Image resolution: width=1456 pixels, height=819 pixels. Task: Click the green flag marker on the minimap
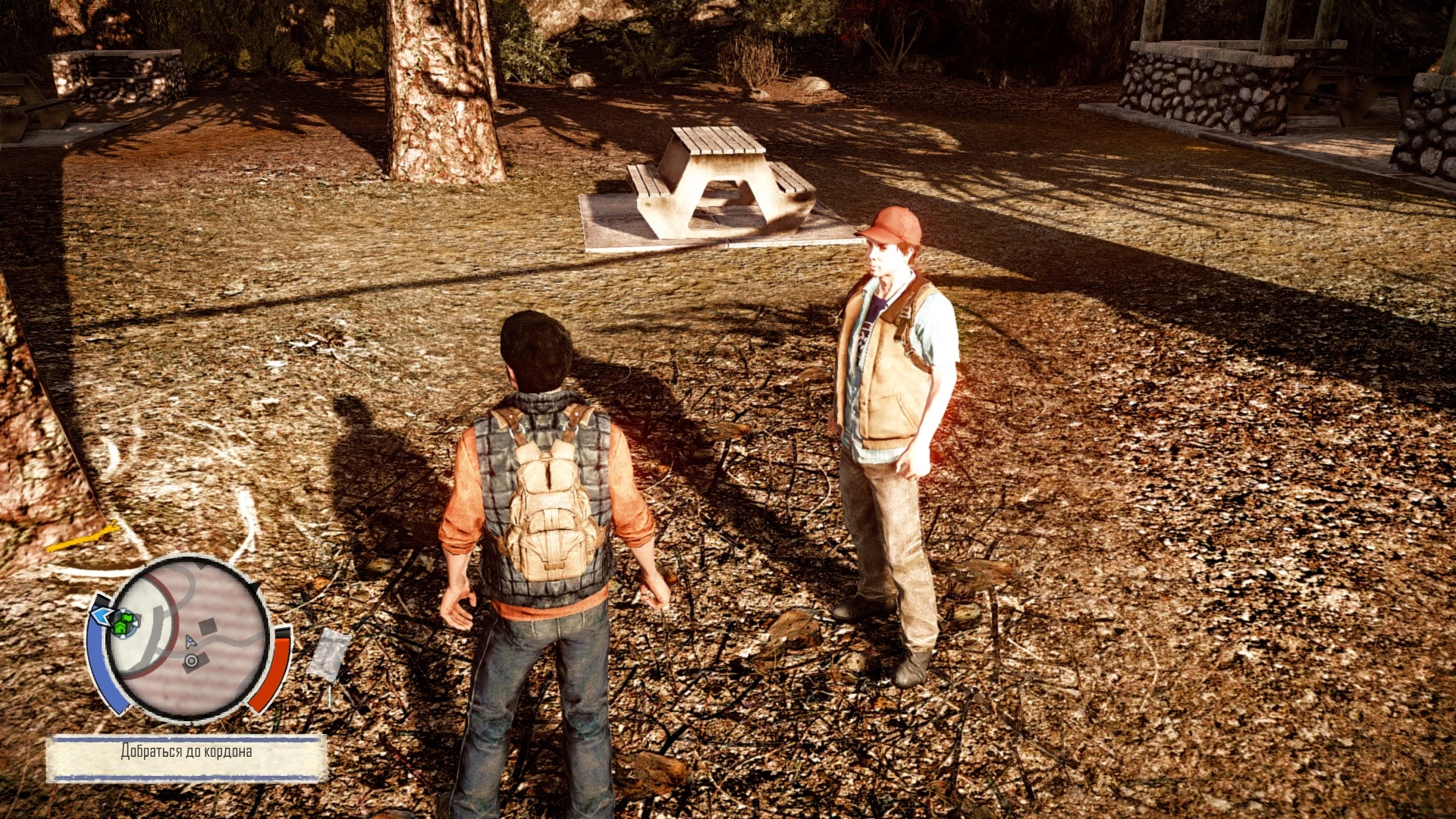click(127, 617)
